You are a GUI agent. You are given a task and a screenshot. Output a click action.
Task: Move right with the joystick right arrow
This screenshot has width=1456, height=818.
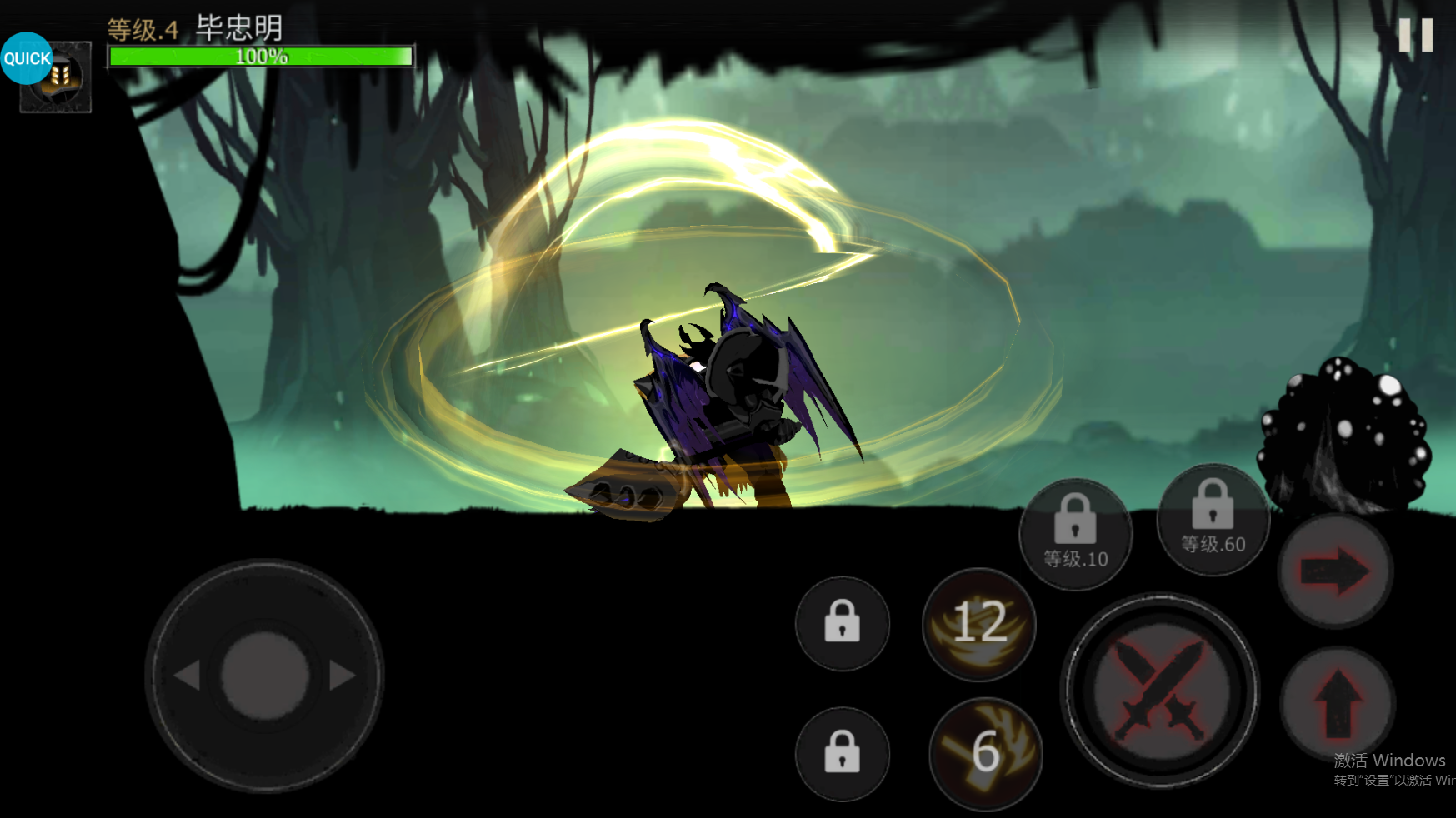(x=342, y=675)
